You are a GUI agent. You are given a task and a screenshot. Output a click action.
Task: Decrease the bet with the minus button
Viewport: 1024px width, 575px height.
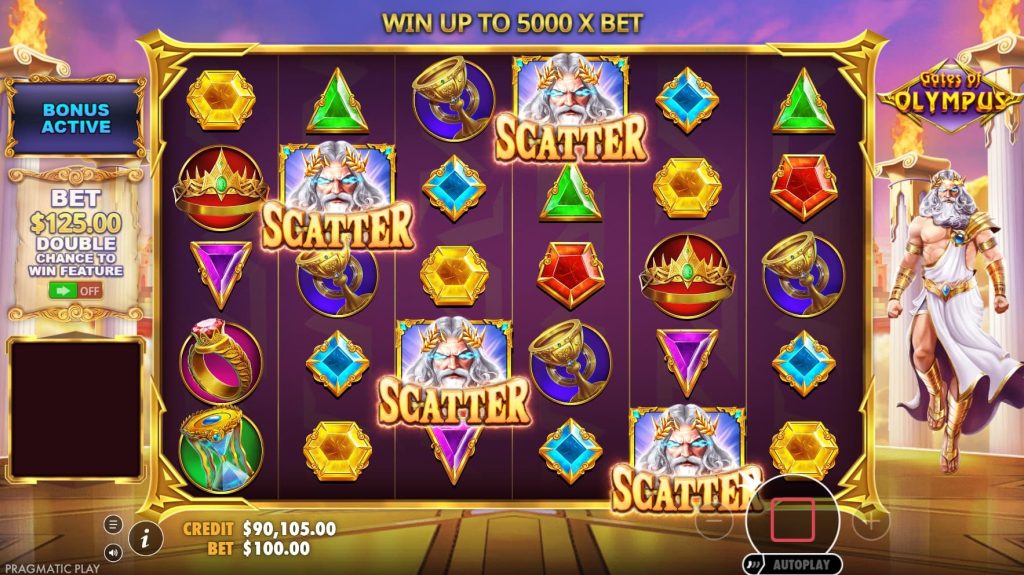(713, 522)
